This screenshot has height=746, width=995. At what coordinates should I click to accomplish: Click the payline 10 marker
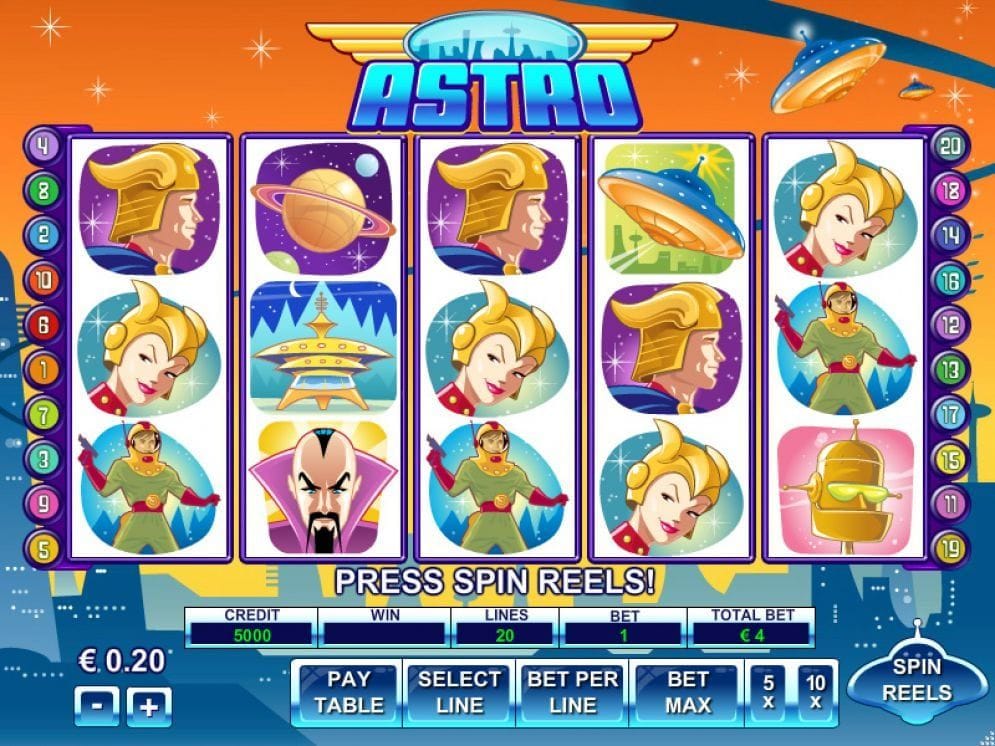[x=44, y=279]
